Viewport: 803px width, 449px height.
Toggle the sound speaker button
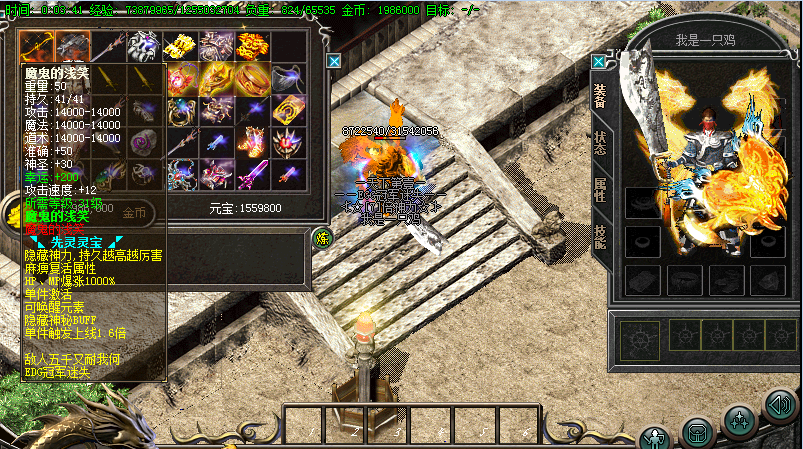780,405
